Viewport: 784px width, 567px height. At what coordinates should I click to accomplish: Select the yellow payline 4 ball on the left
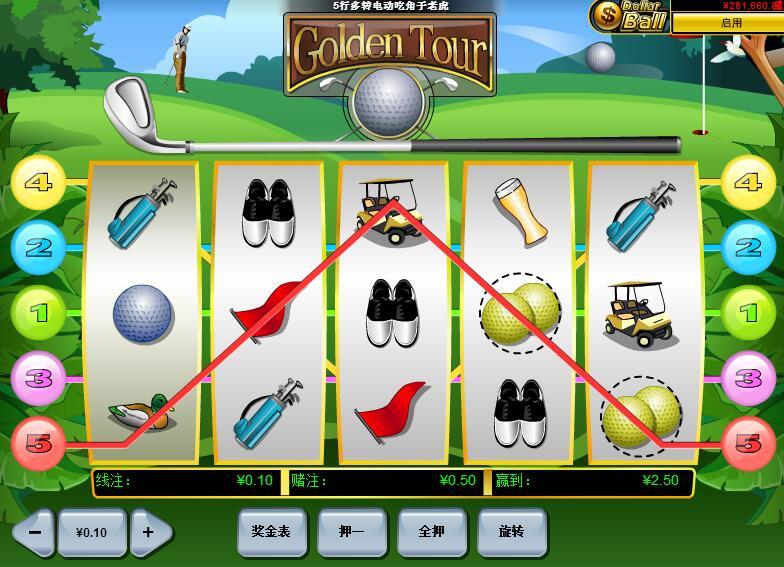pyautogui.click(x=38, y=183)
